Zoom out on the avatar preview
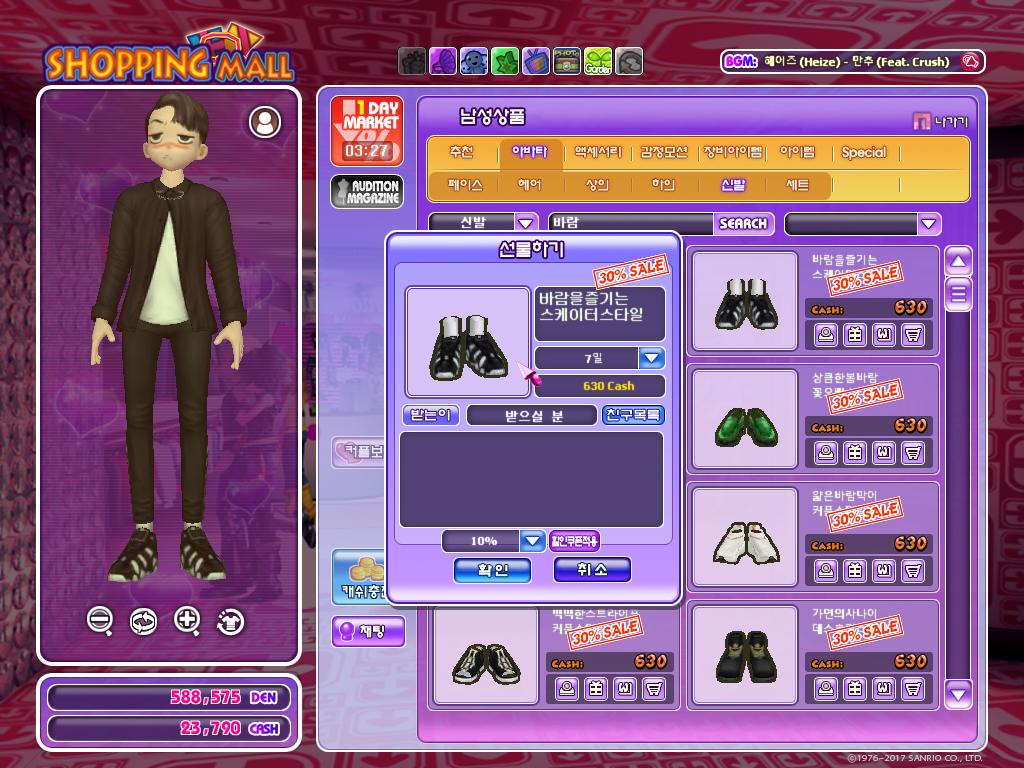Screen dimensions: 1024x768 click(99, 620)
